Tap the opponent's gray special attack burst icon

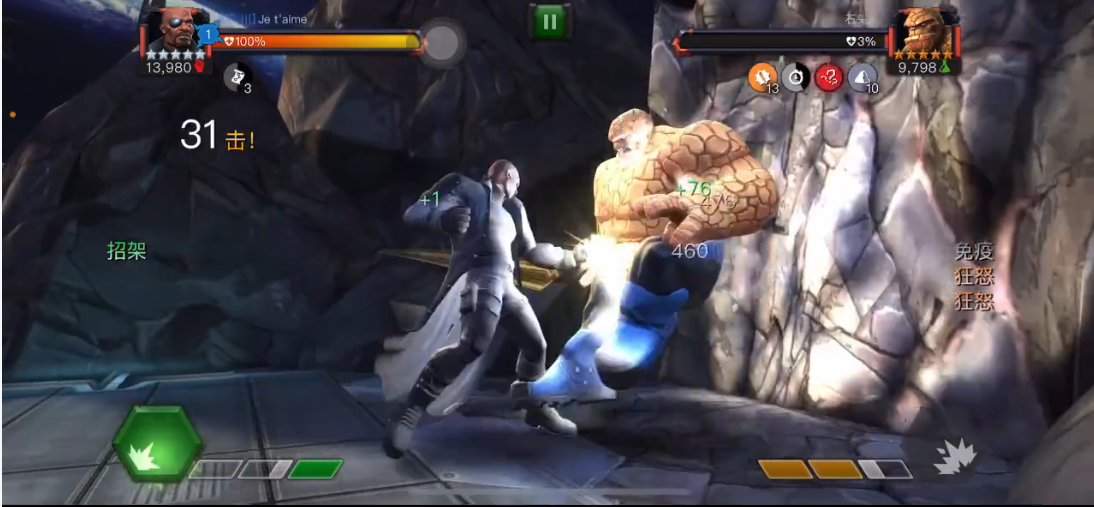[954, 456]
